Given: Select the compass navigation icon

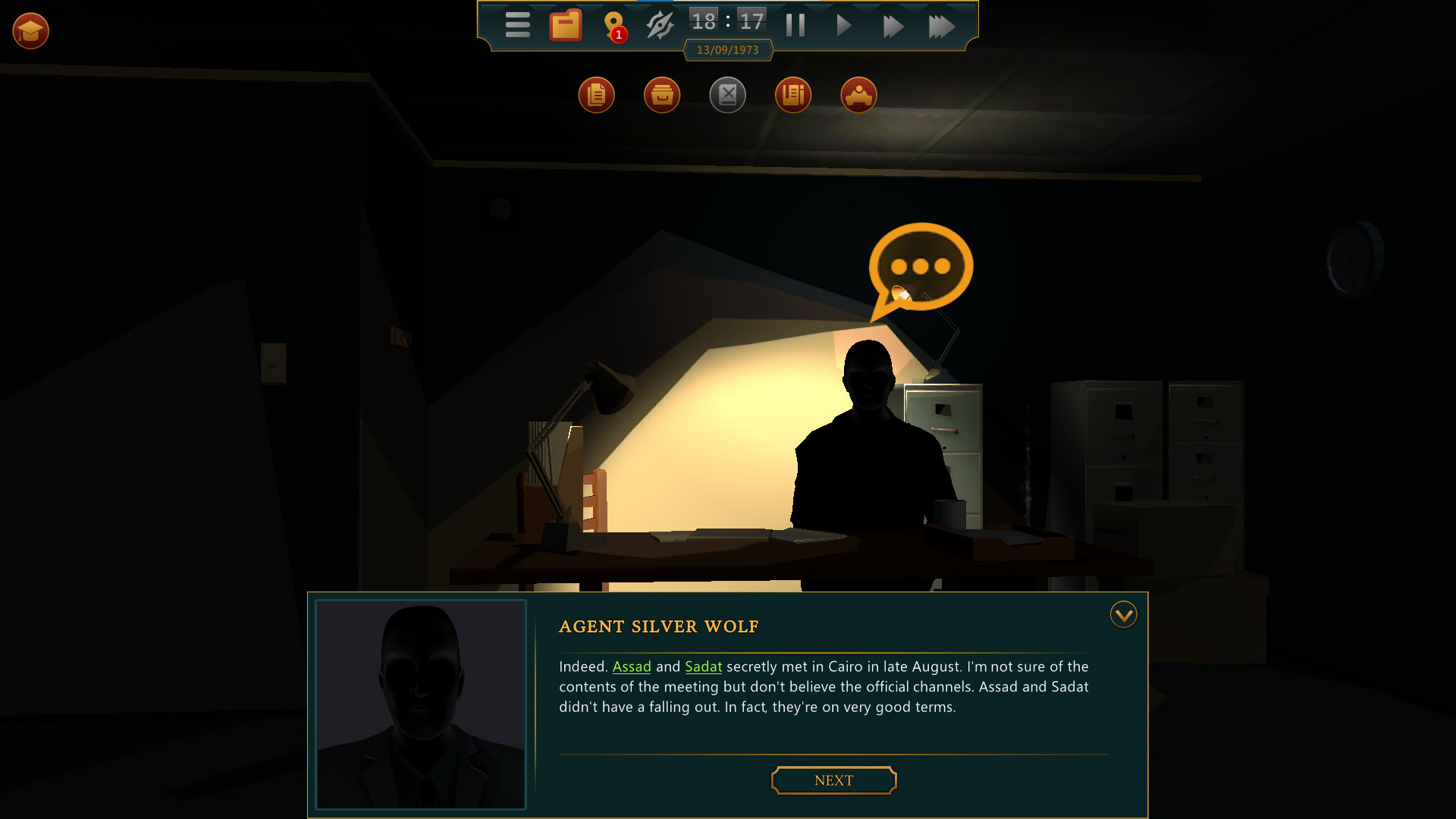Looking at the screenshot, I should (x=659, y=25).
